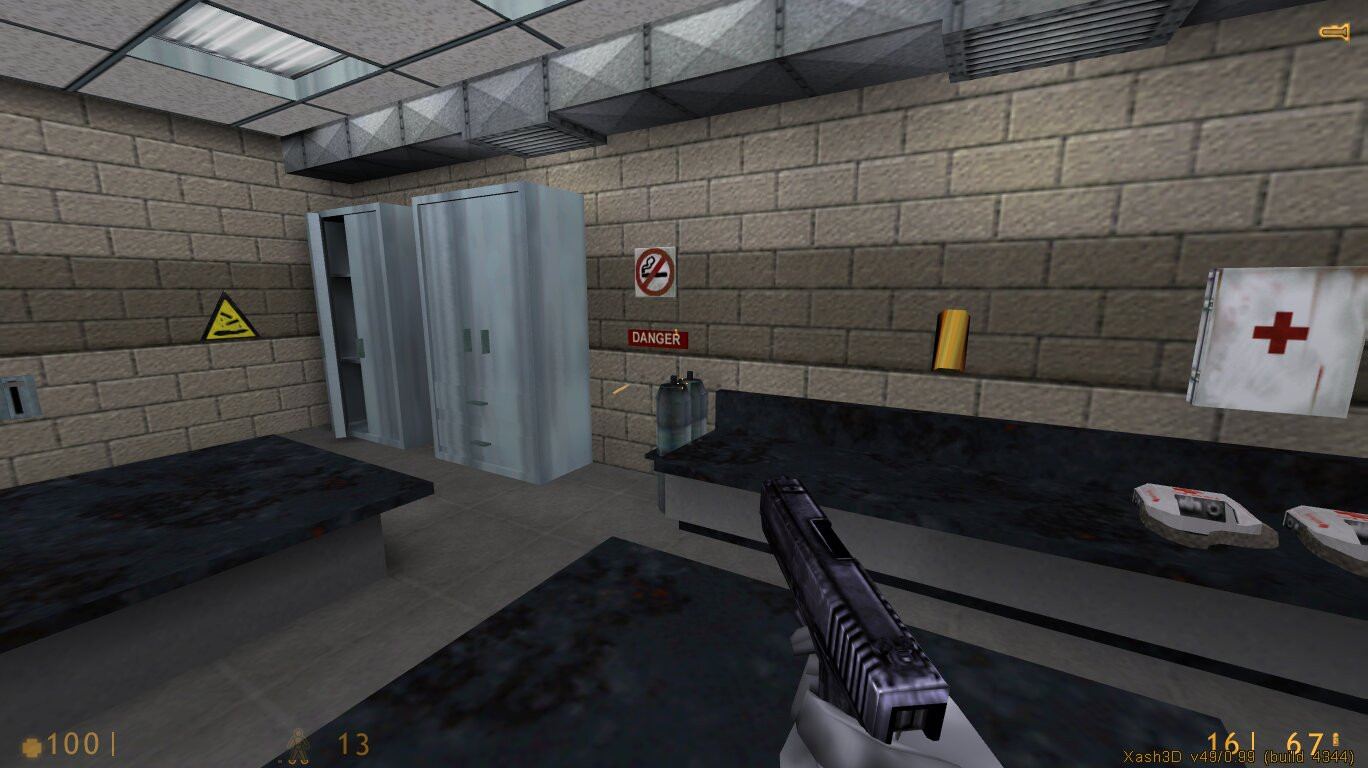Select the long jump figure icon near 13
Screen dimensions: 1368x768
point(300,744)
